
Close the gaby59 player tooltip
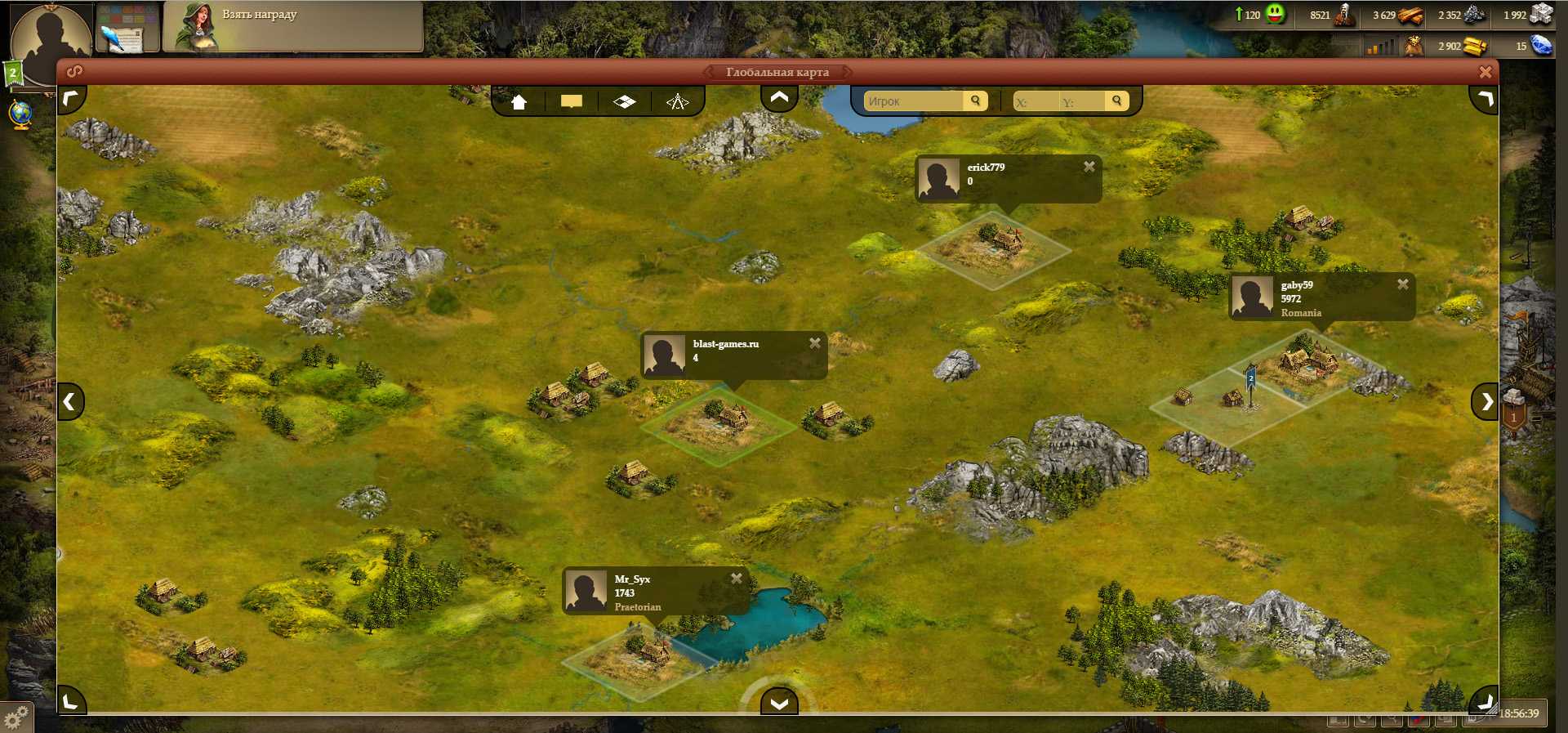(1402, 284)
